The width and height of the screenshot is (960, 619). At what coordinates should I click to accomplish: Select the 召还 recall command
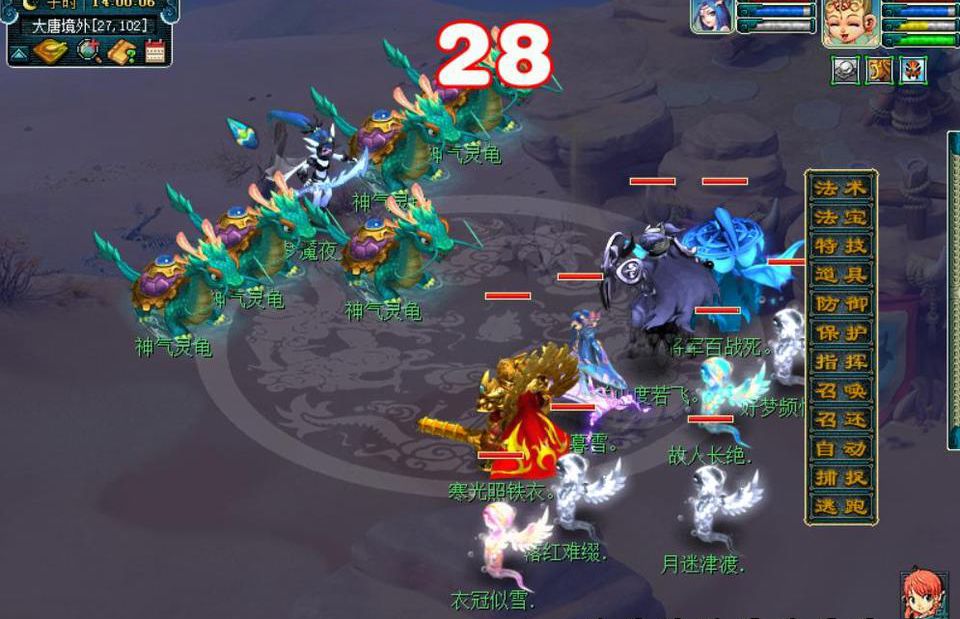point(841,420)
